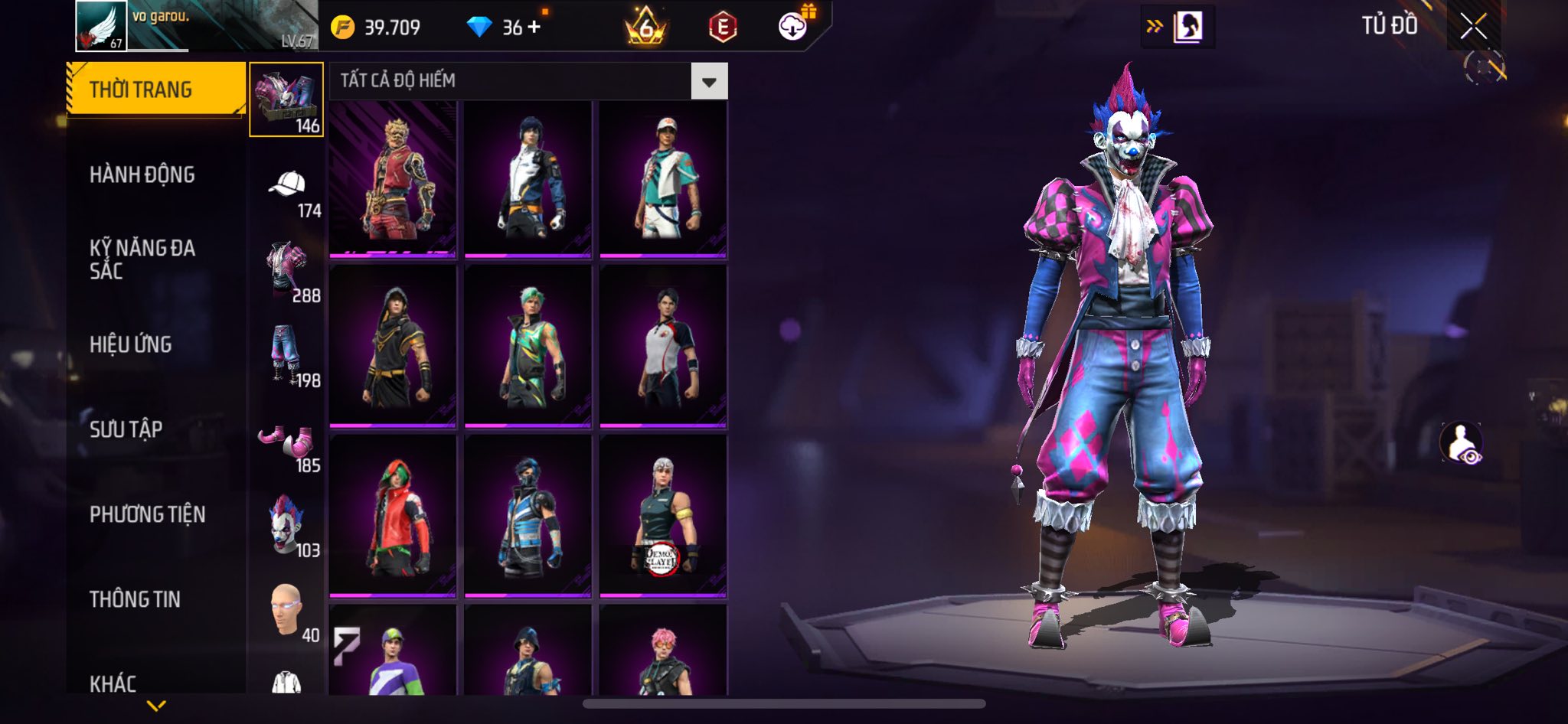Open the Khác category
Image resolution: width=1568 pixels, height=724 pixels.
[113, 683]
